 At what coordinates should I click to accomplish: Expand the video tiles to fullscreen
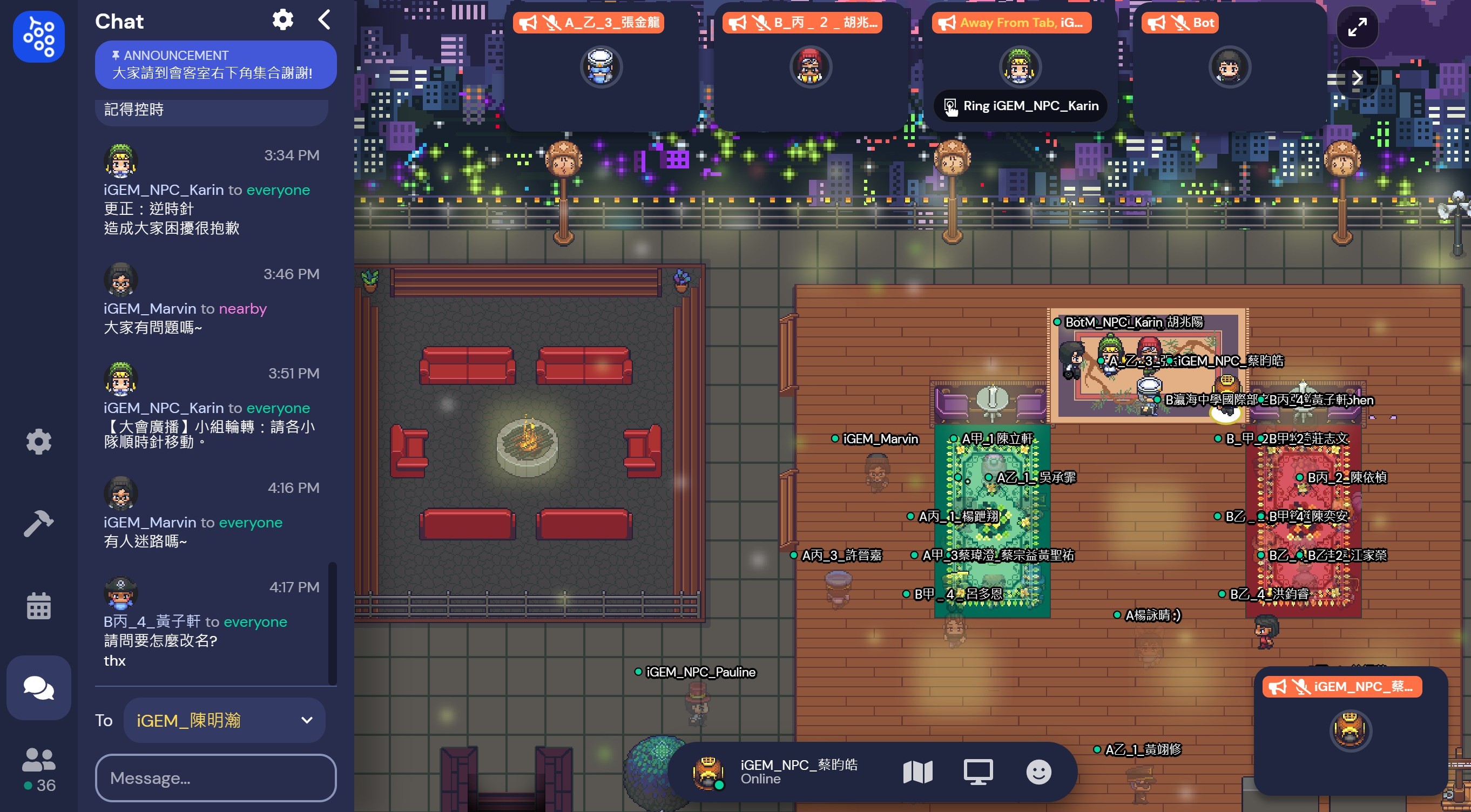coord(1358,27)
